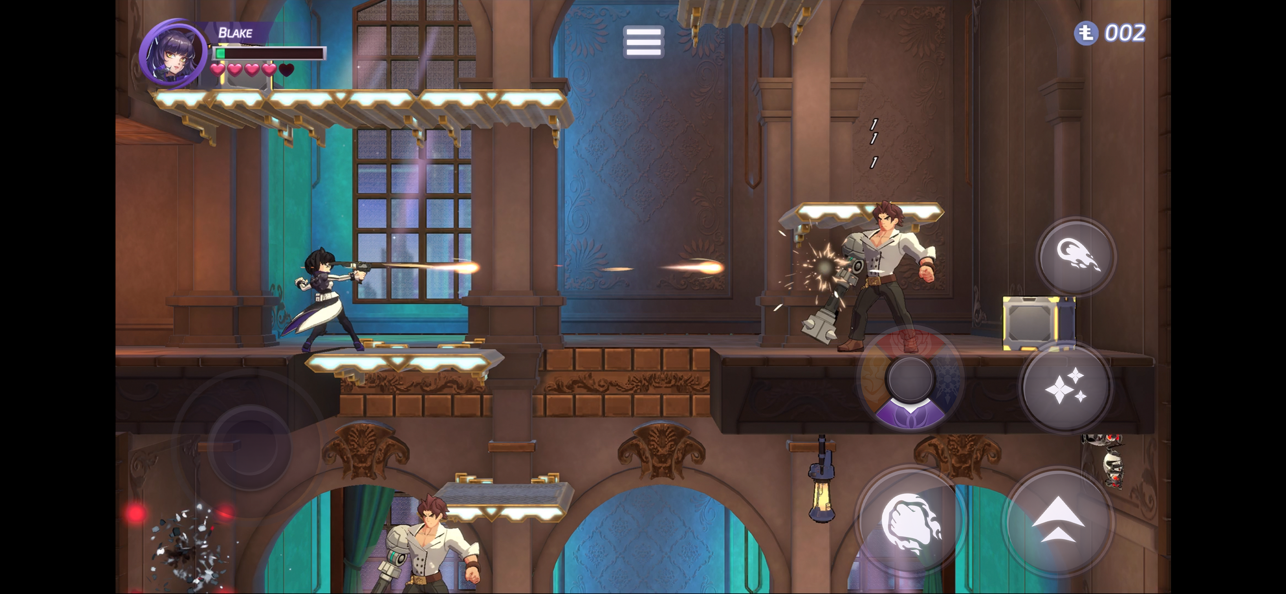Activate the dash skill button

[x=1076, y=257]
